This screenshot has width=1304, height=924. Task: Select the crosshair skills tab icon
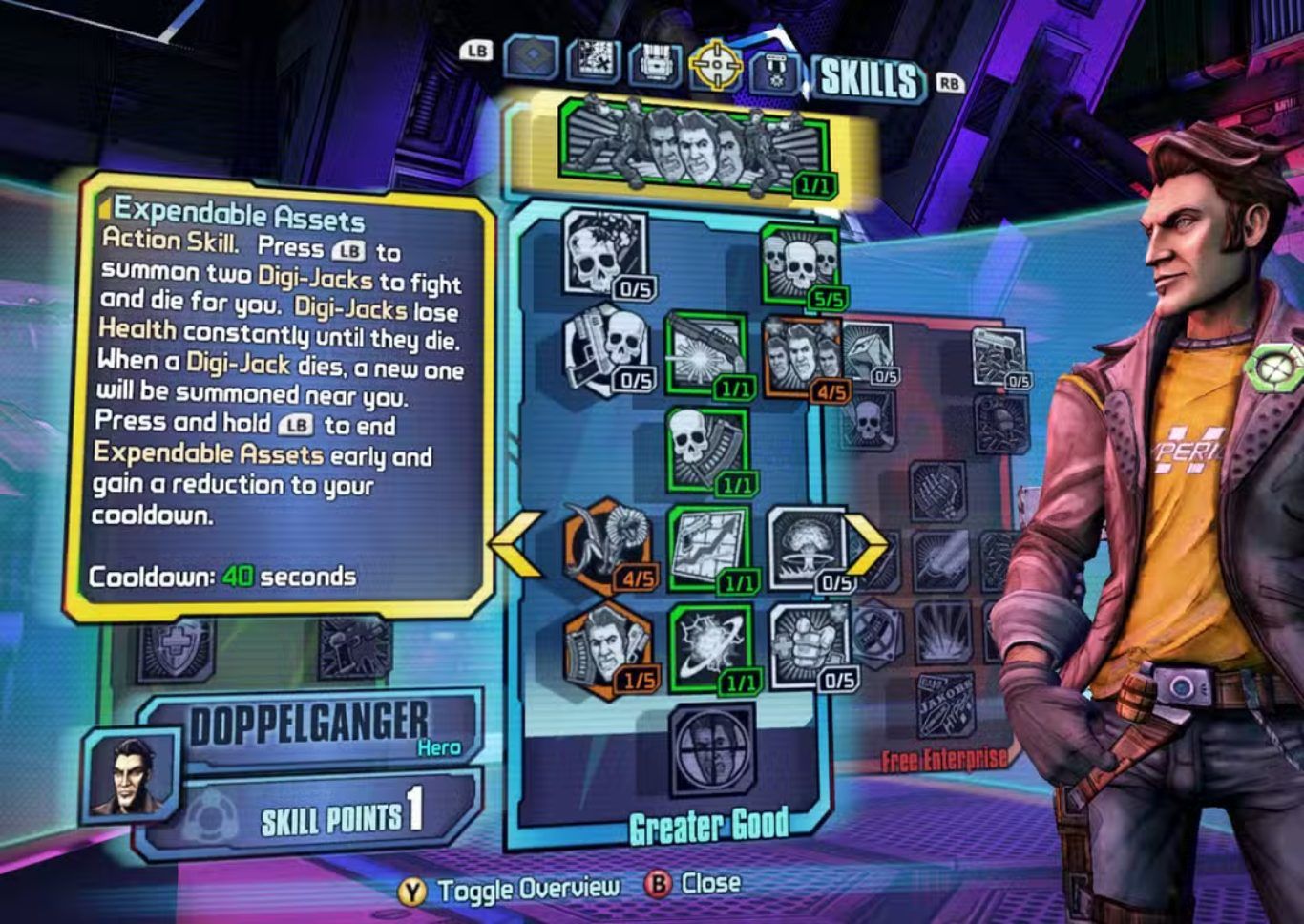tap(715, 64)
